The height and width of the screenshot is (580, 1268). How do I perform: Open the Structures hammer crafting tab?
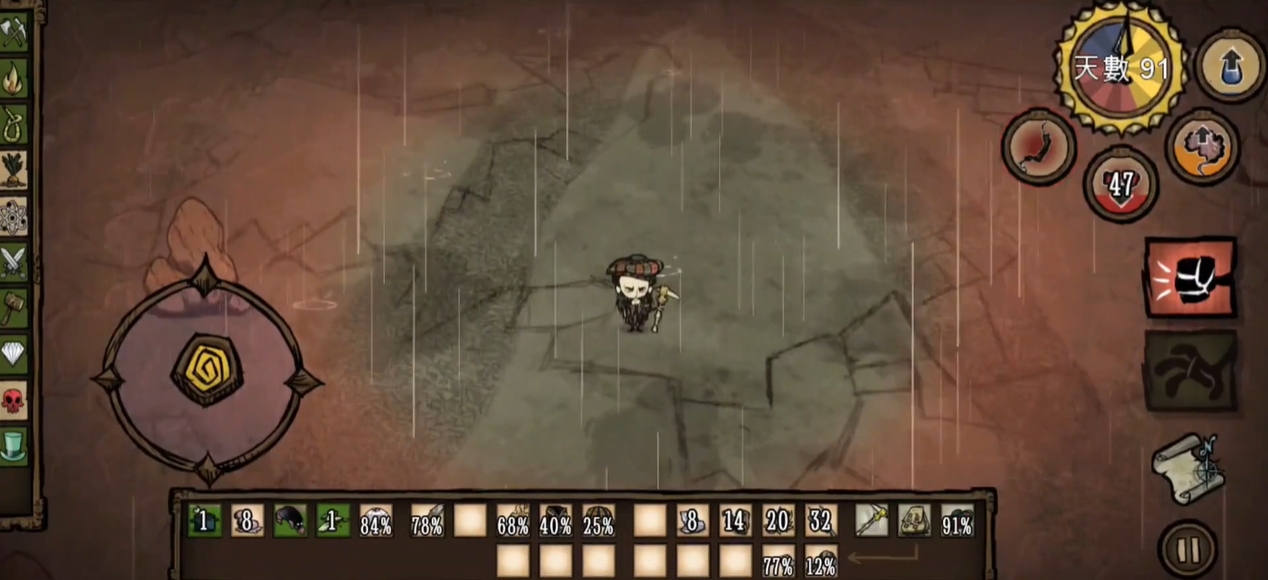click(x=13, y=308)
